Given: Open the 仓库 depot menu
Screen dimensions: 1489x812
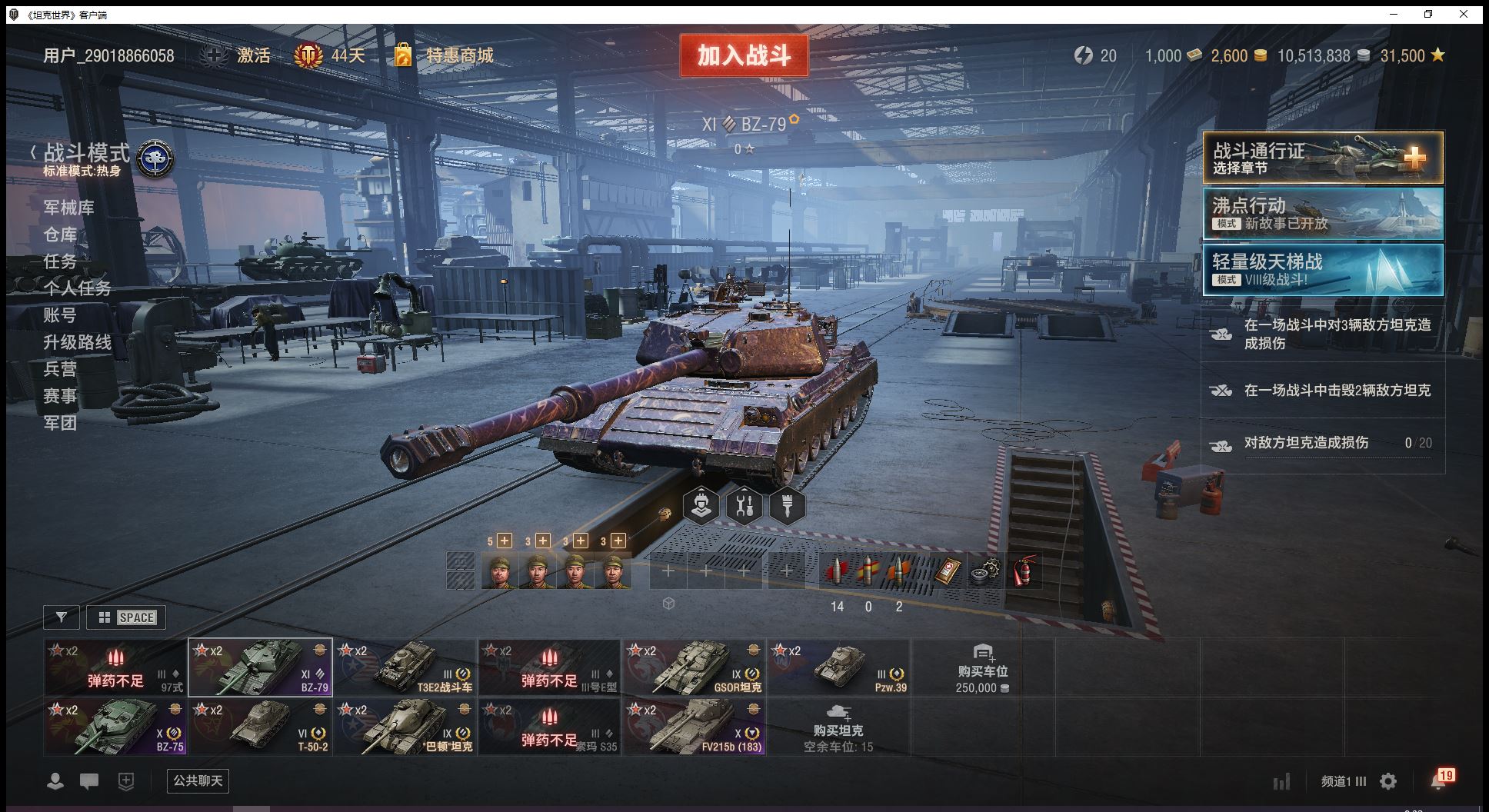Looking at the screenshot, I should point(60,235).
